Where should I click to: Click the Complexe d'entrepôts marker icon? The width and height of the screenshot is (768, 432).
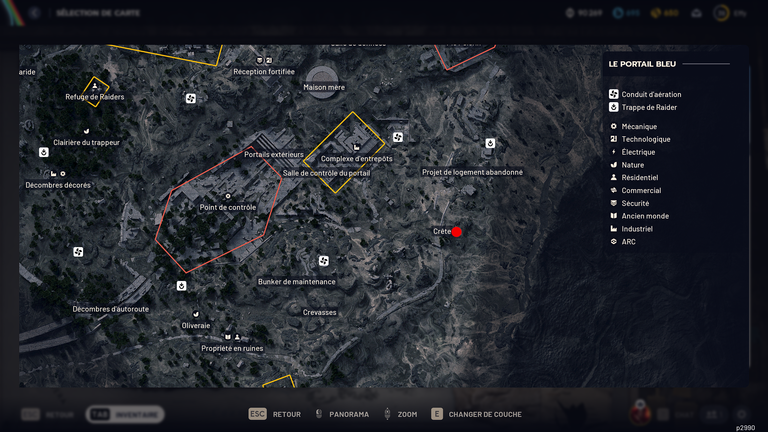pos(357,148)
